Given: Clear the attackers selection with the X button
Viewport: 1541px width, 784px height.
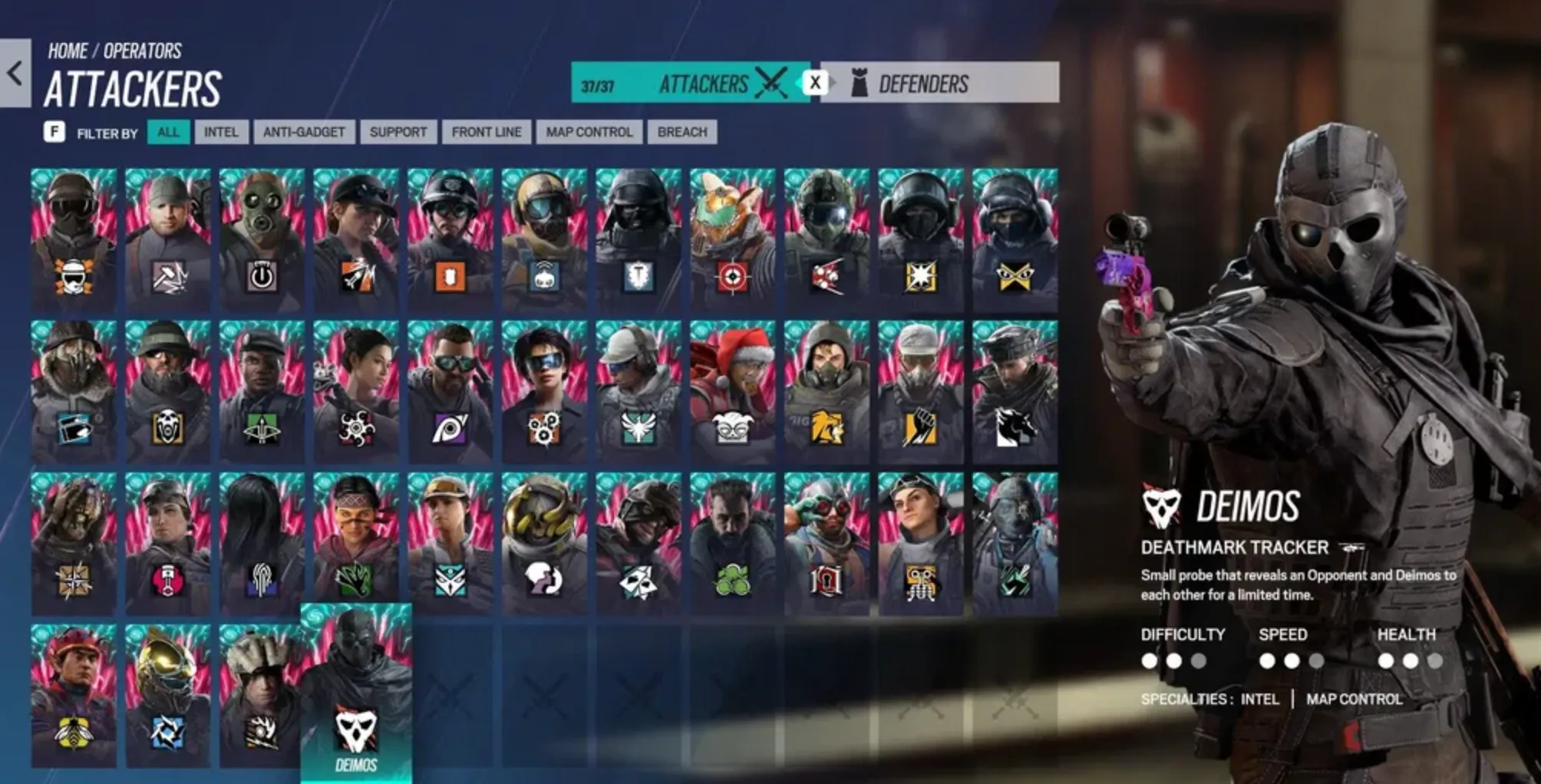Looking at the screenshot, I should point(815,83).
